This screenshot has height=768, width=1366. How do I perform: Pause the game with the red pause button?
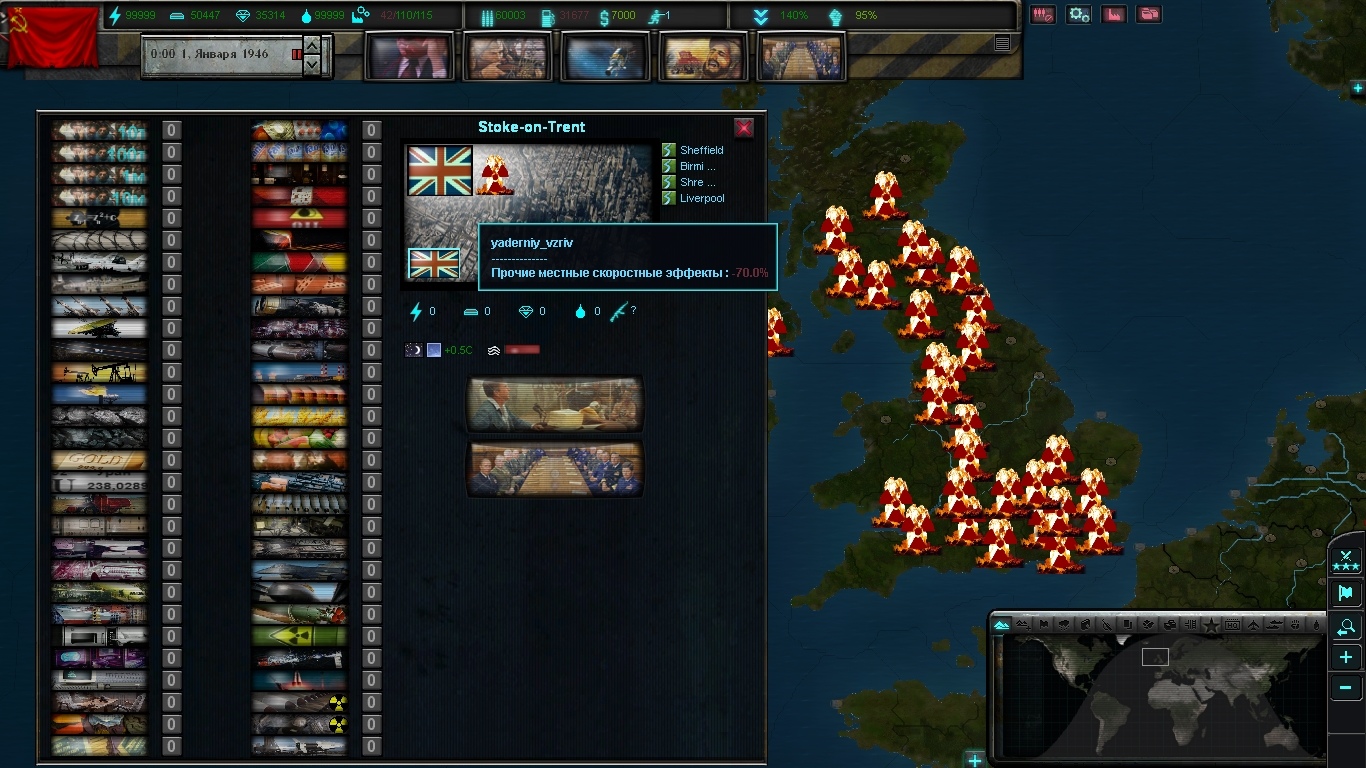(x=297, y=54)
